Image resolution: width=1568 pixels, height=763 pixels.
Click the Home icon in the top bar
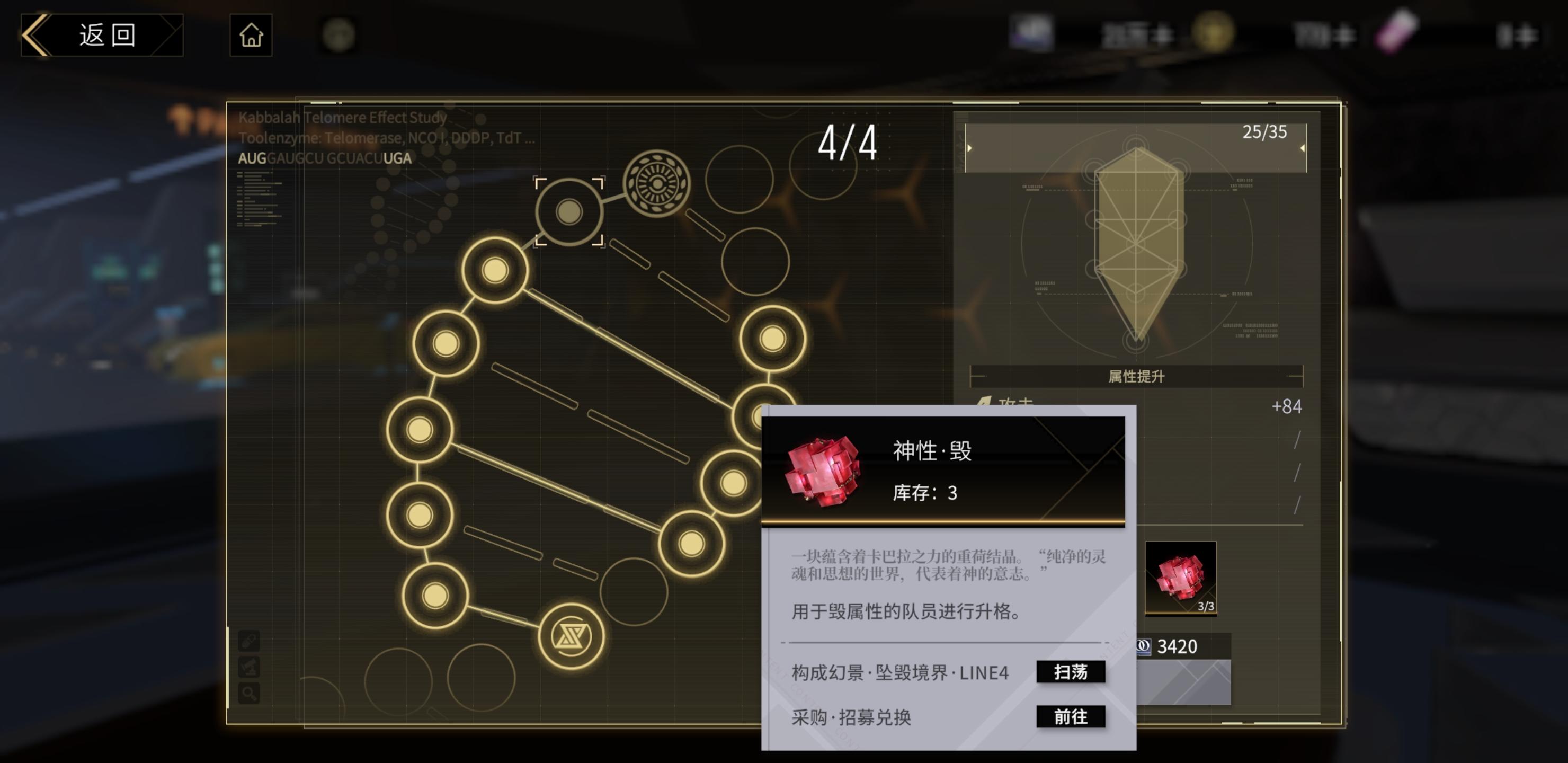coord(251,35)
